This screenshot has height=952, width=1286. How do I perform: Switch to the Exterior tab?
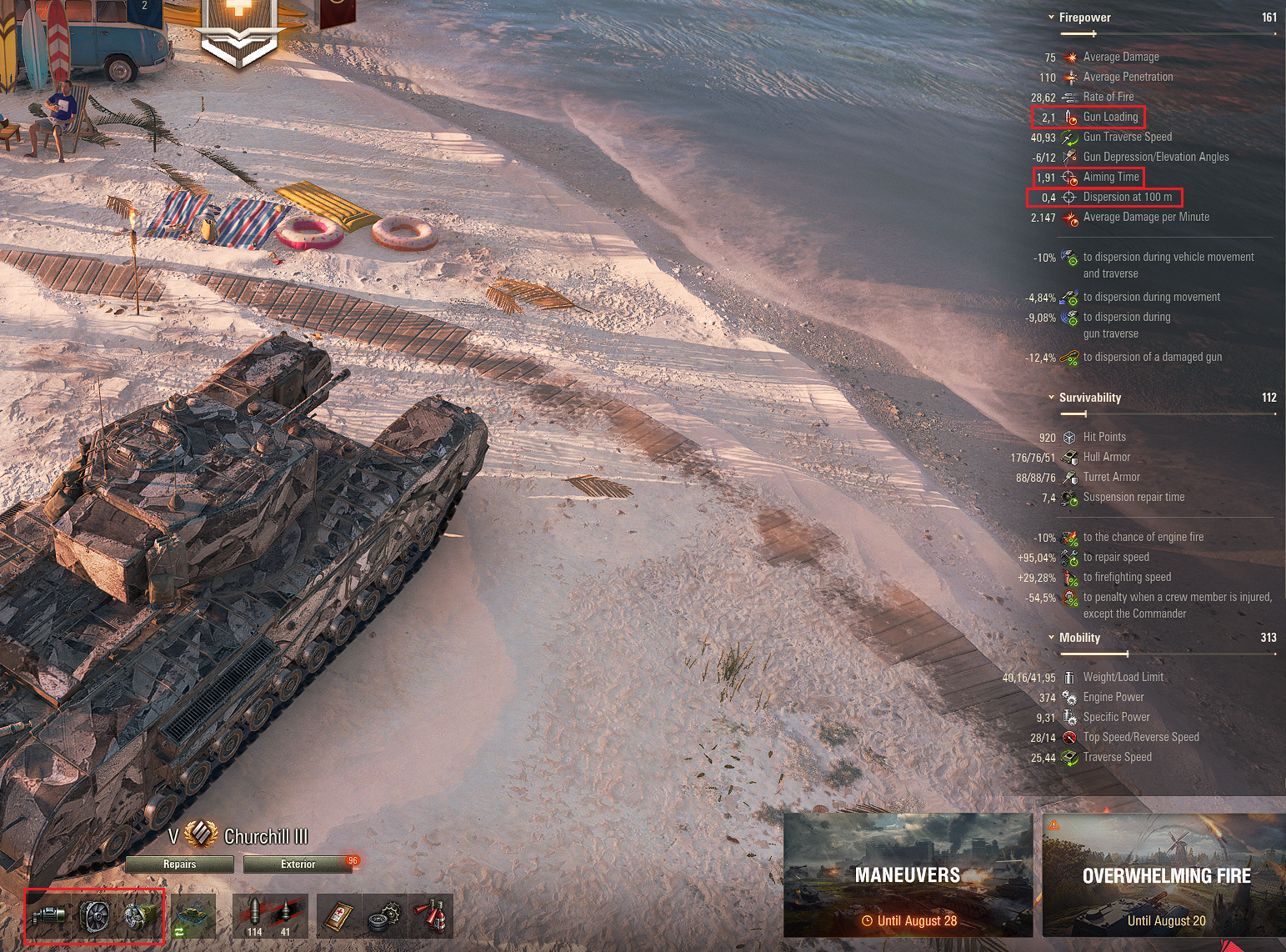coord(300,864)
